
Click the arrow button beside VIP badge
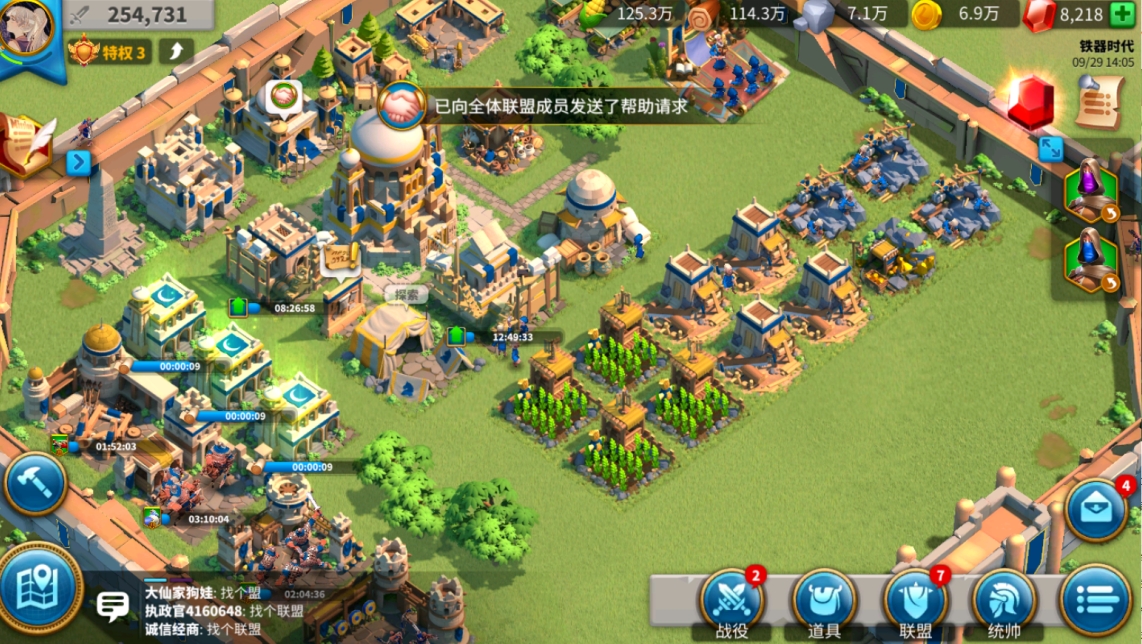[x=176, y=52]
